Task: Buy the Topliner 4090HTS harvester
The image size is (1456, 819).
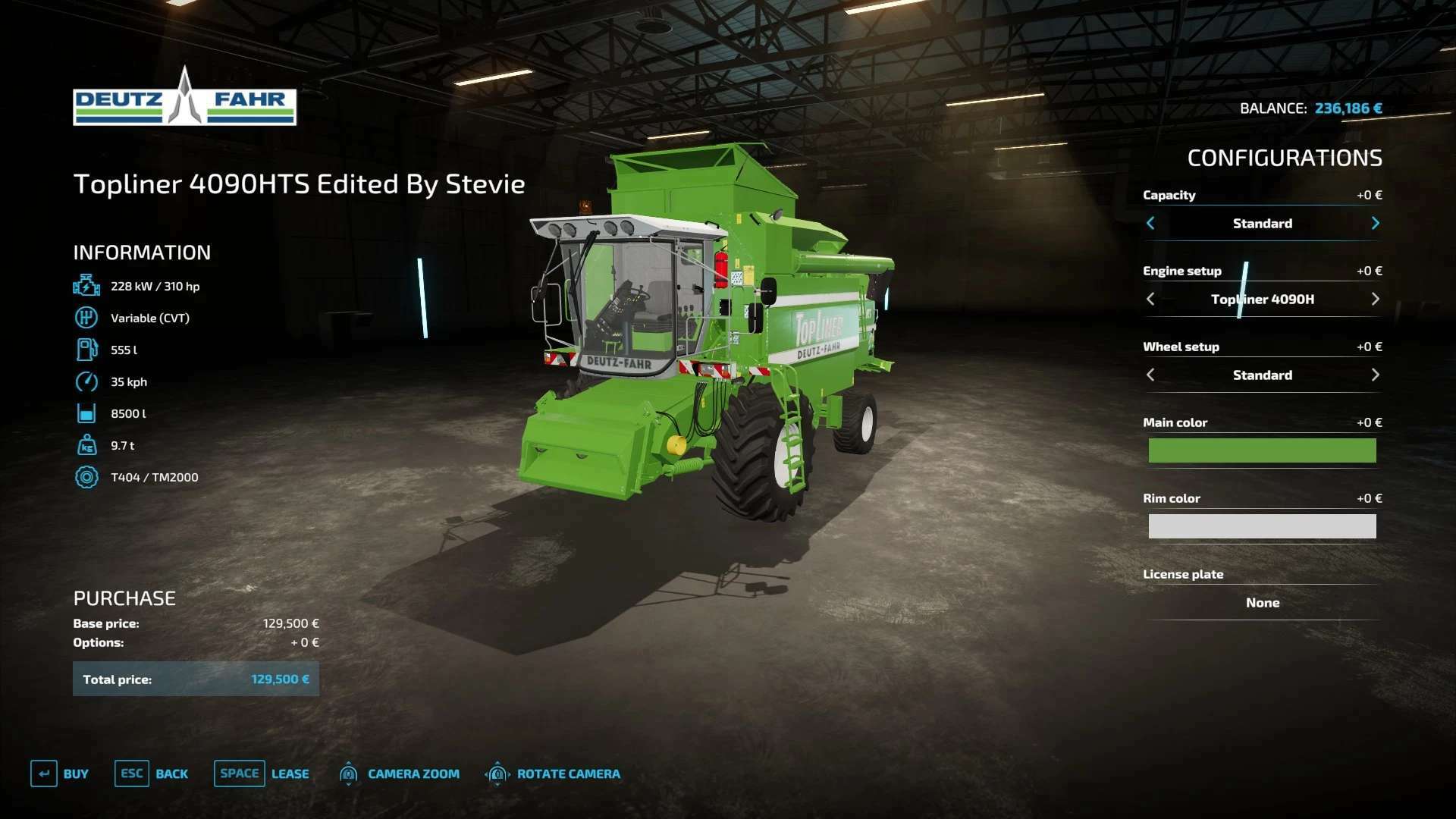Action: tap(60, 773)
